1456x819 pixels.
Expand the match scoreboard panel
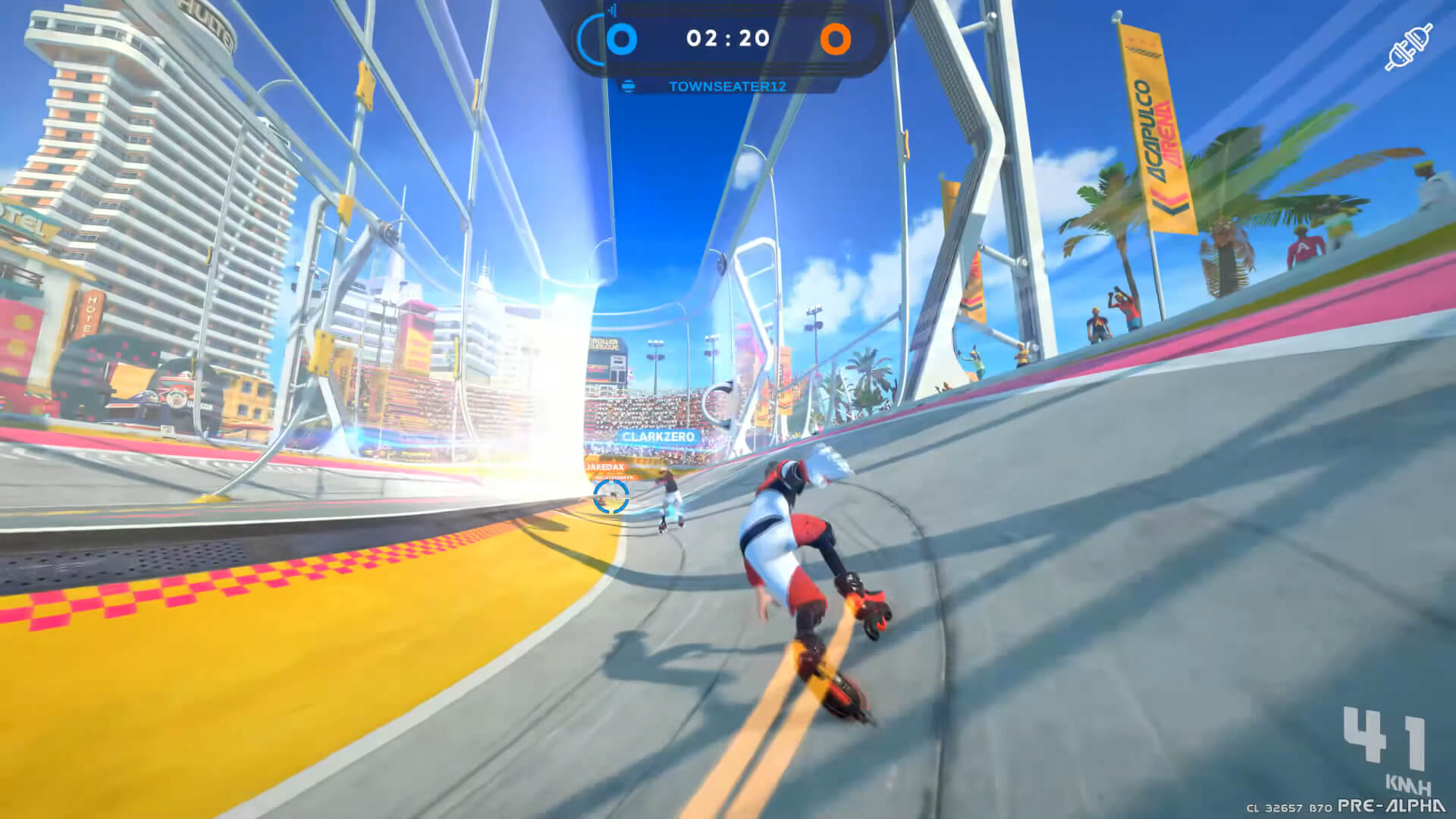tap(728, 40)
